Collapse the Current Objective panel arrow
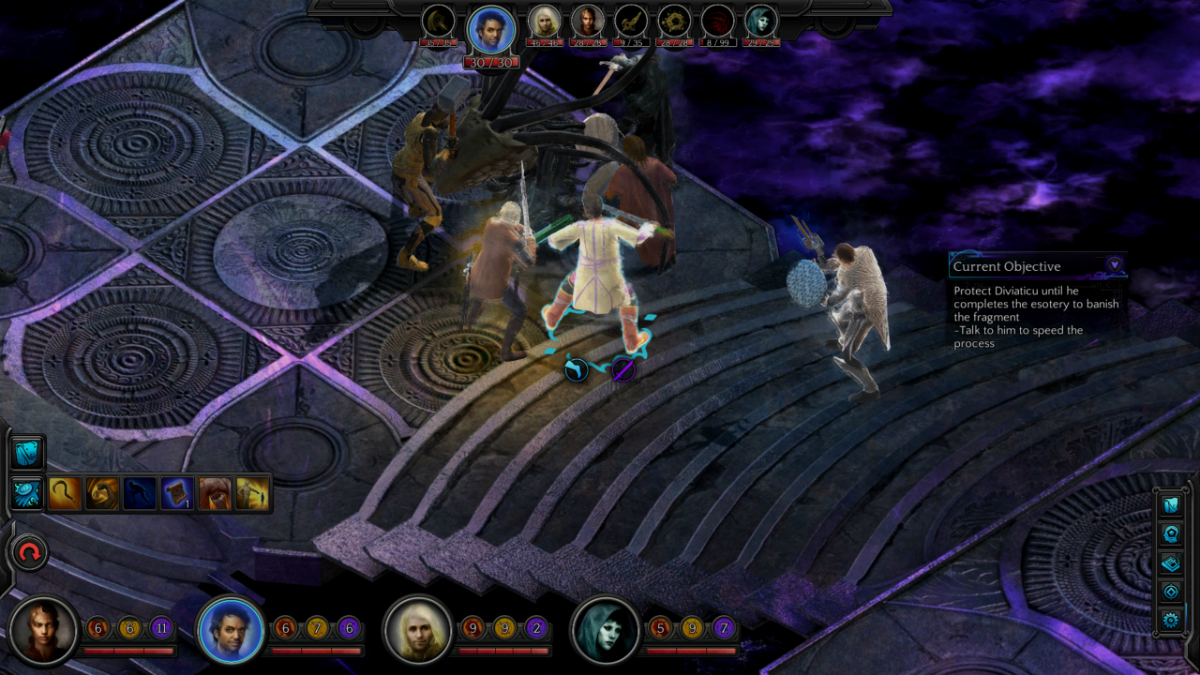Viewport: 1200px width, 675px height. tap(1113, 265)
